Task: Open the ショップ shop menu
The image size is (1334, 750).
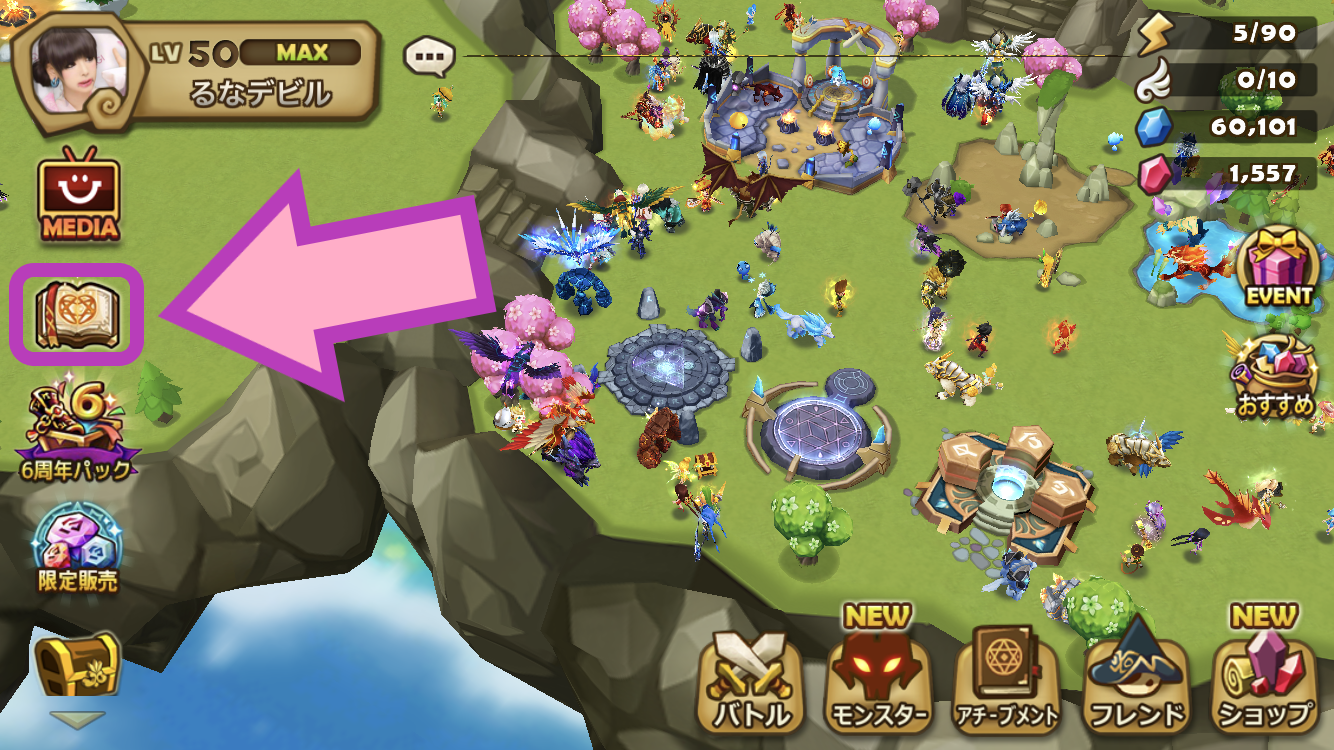Action: (1265, 680)
